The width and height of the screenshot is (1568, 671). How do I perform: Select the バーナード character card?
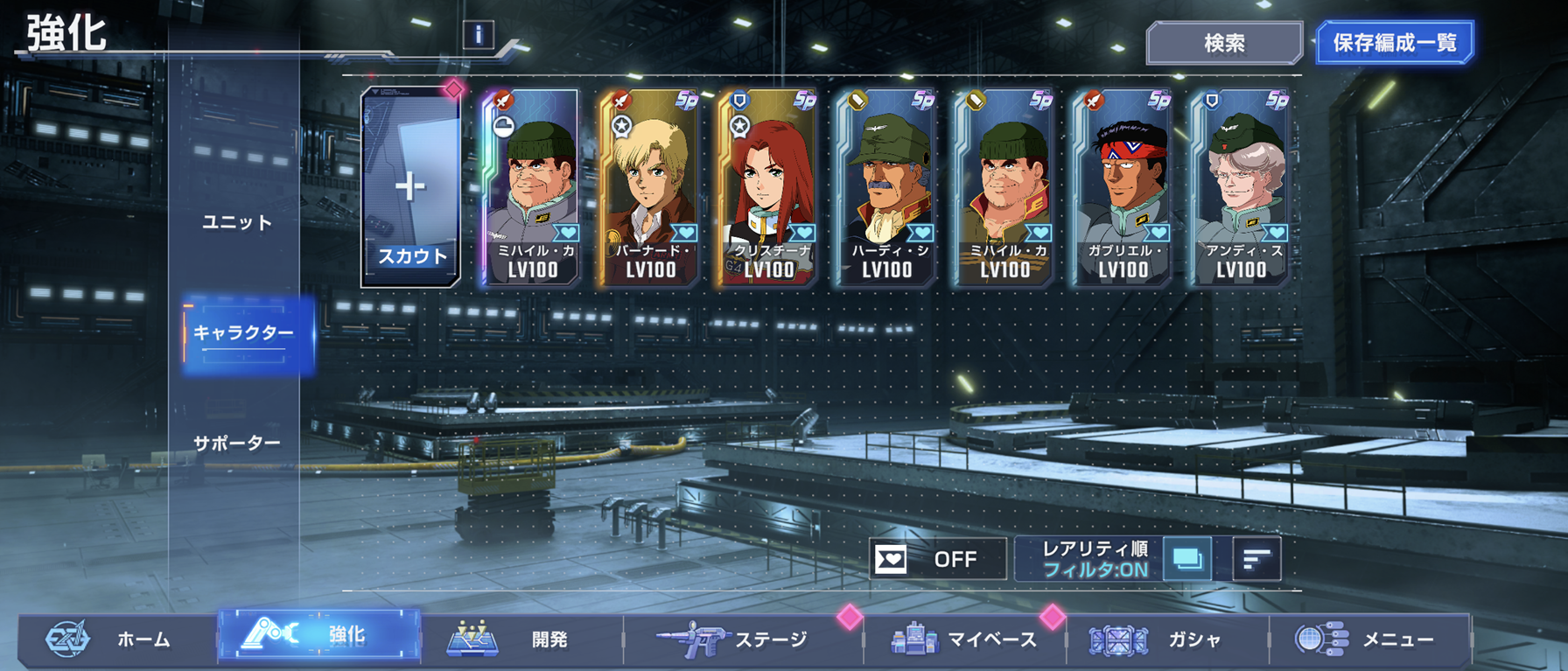(x=649, y=188)
